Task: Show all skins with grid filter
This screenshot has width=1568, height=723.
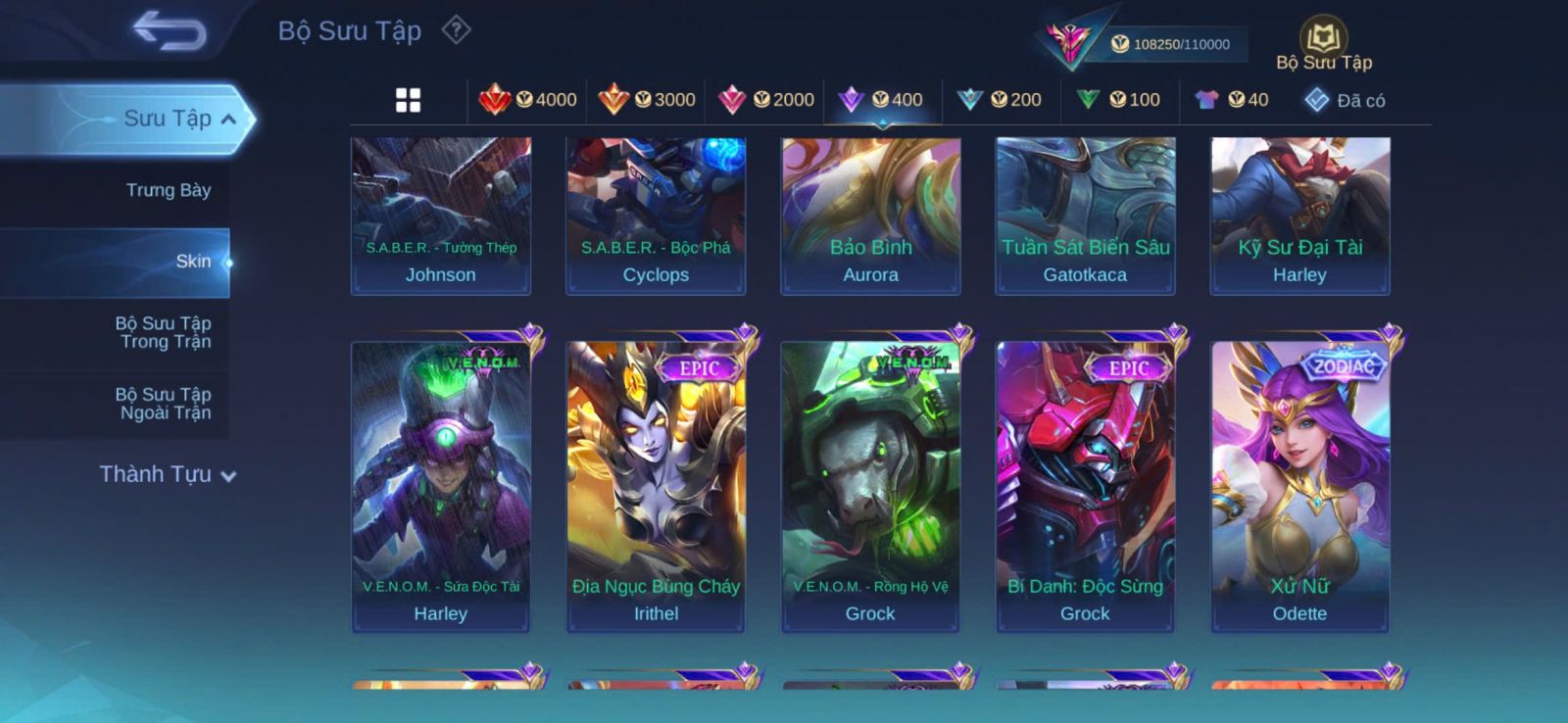Action: (x=408, y=100)
